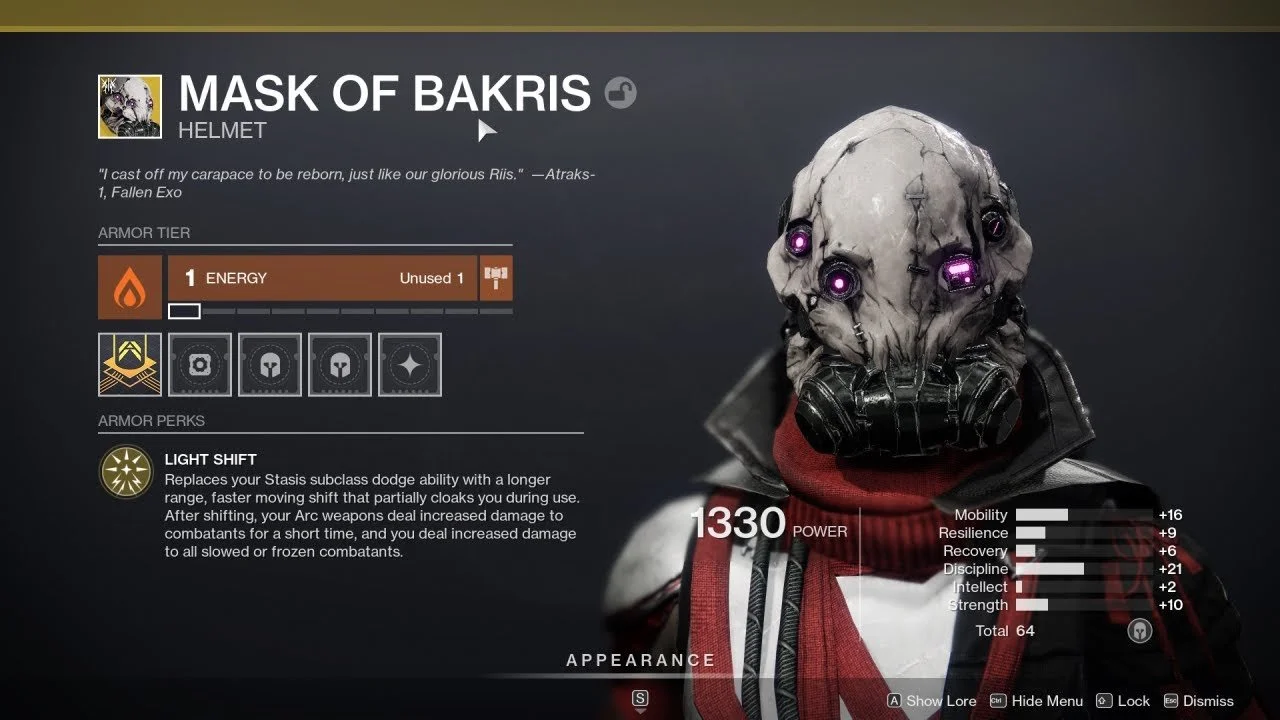Click the helmet icon beside Total 64

[x=1139, y=631]
